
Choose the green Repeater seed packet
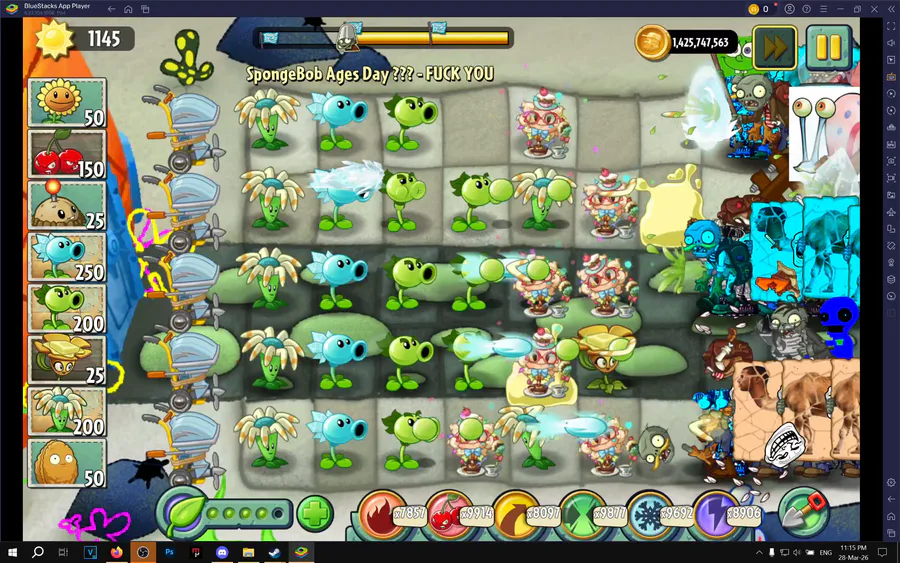point(67,309)
